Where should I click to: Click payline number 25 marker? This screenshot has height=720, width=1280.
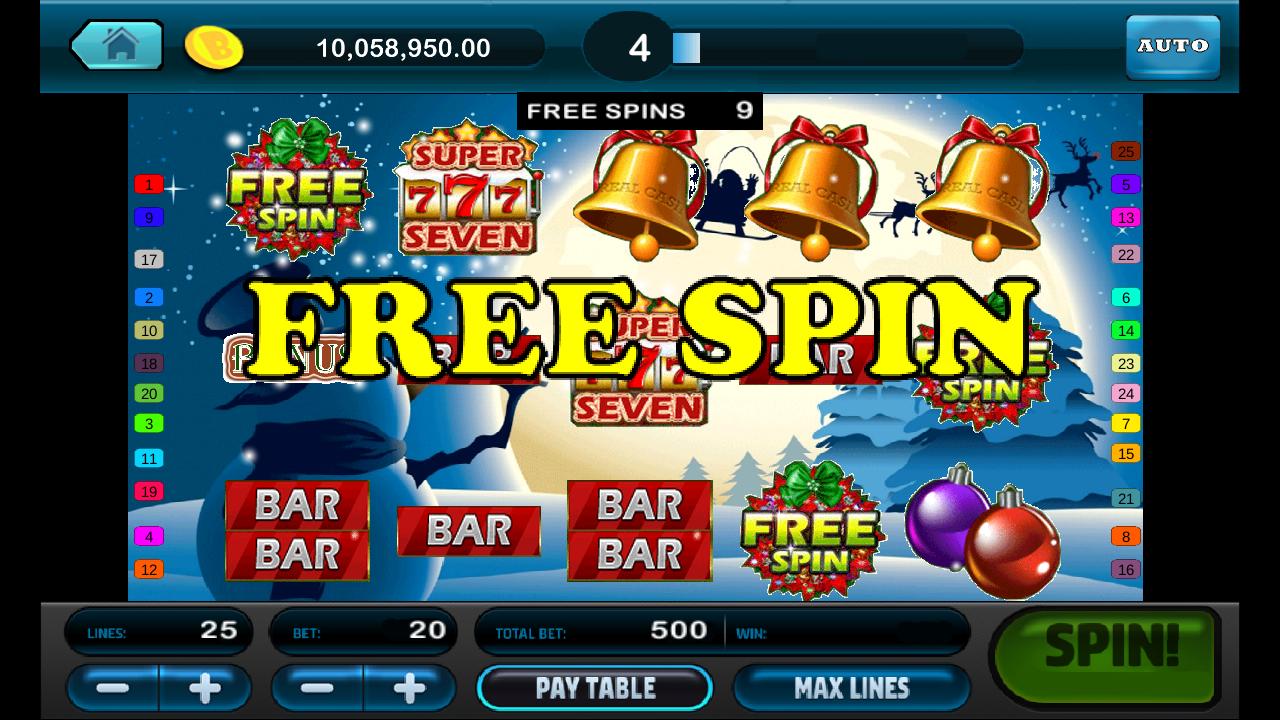pos(1125,152)
